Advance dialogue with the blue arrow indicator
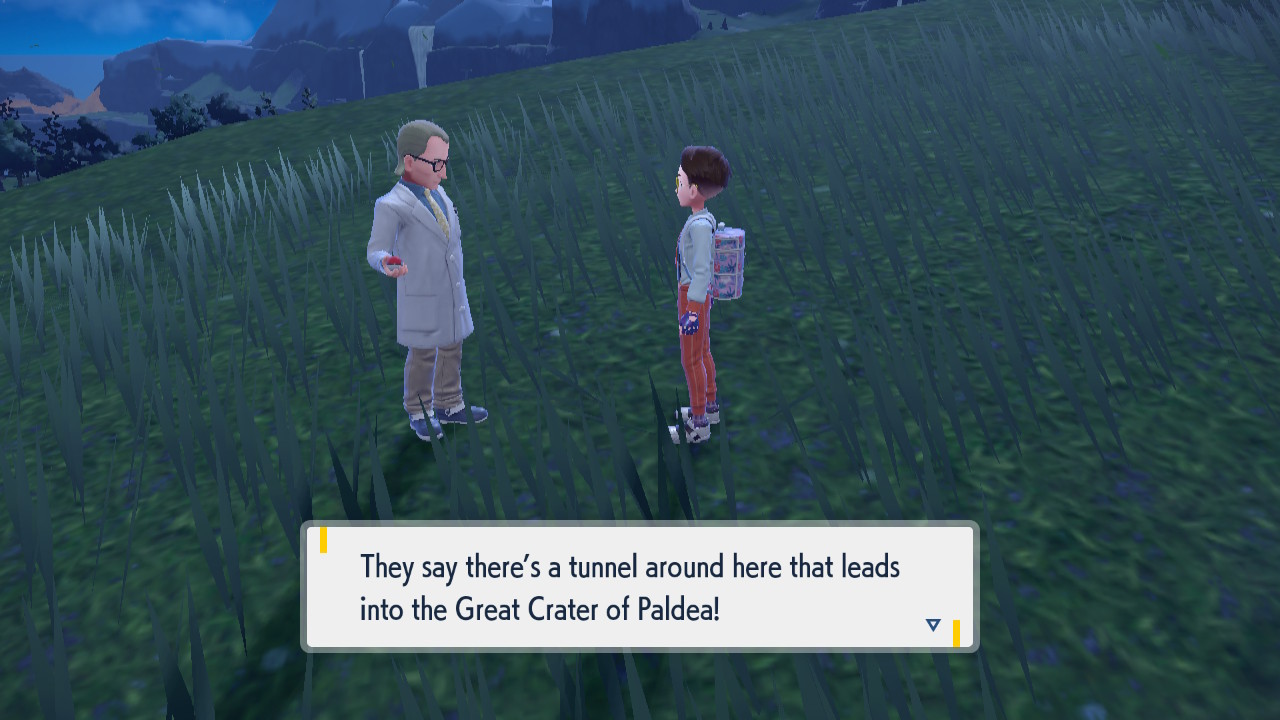The height and width of the screenshot is (720, 1280). click(x=933, y=625)
